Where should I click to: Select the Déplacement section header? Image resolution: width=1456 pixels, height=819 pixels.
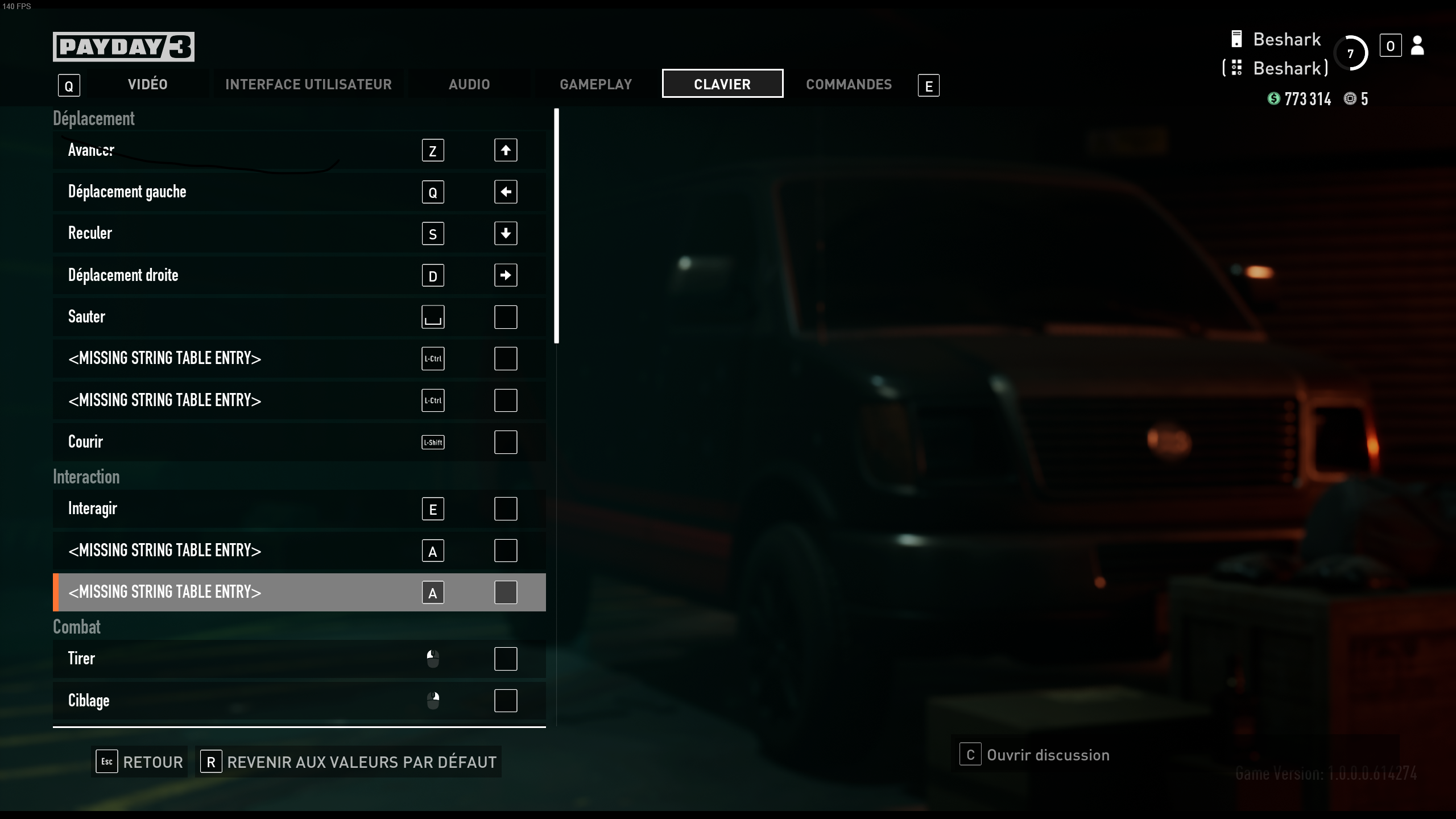coord(93,118)
